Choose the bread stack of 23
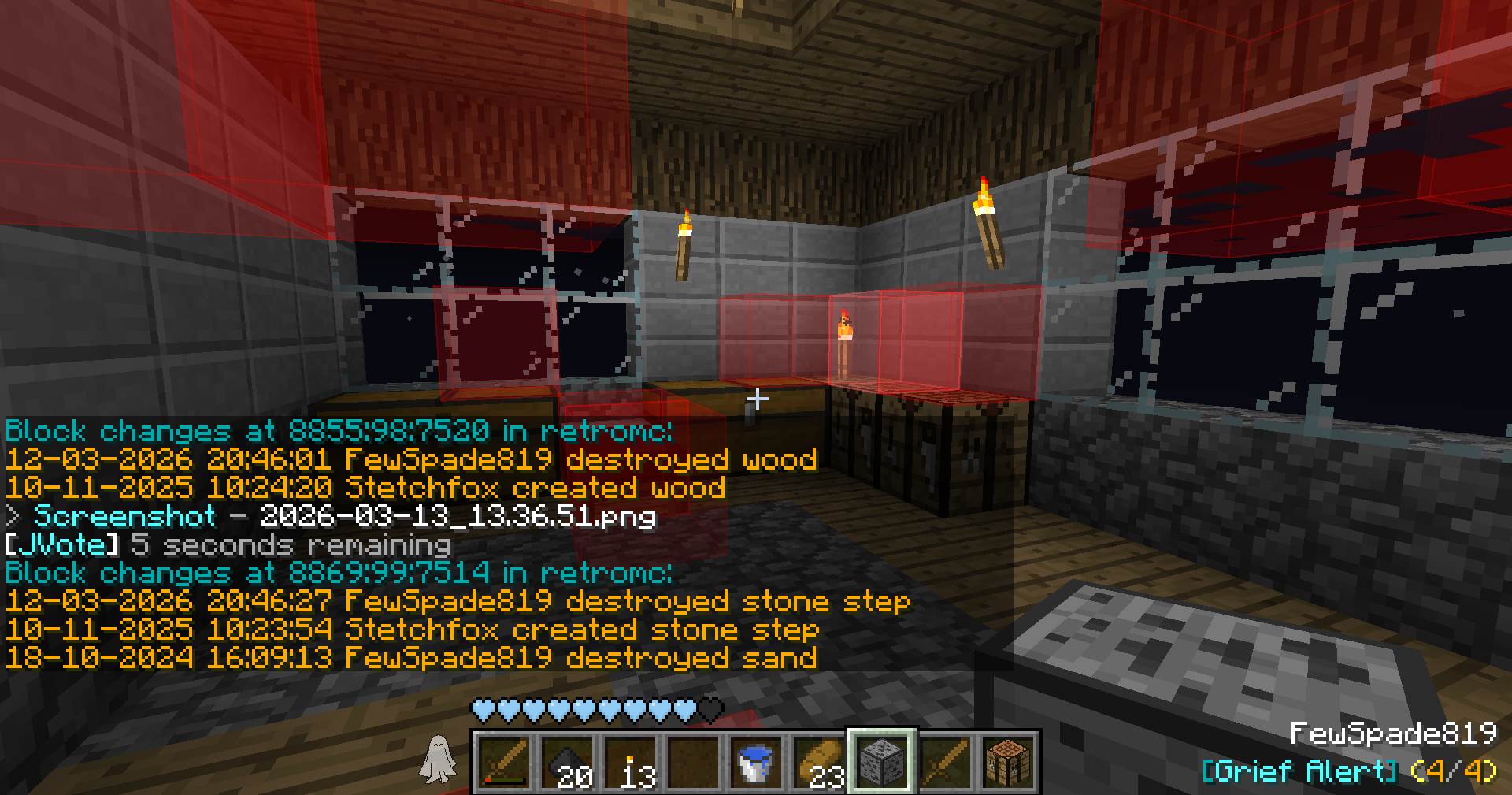This screenshot has width=1512, height=795. (x=819, y=762)
